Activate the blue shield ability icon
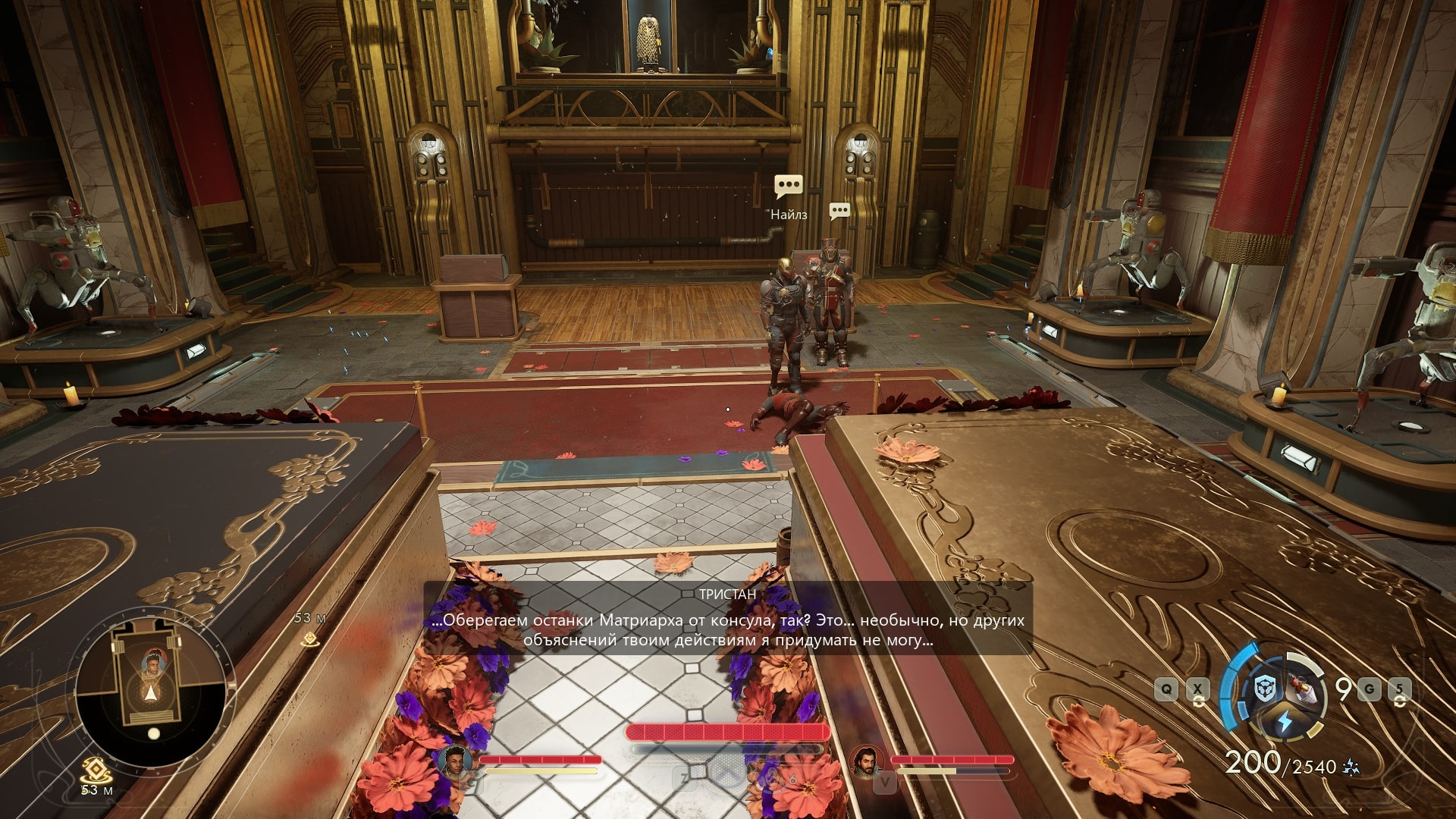This screenshot has width=1456, height=819. coord(1263,690)
